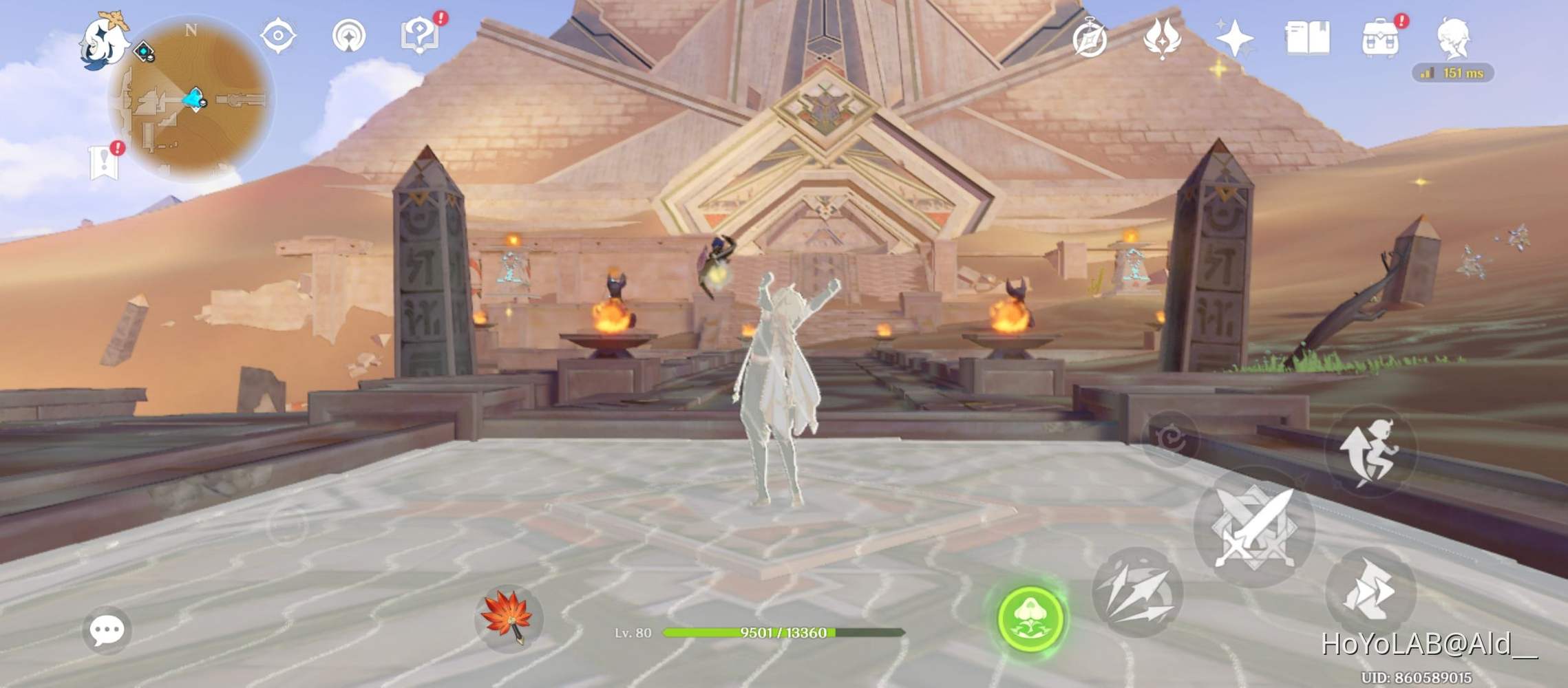Tap the N compass marker on minimap
This screenshot has height=688, width=1568.
pyautogui.click(x=191, y=30)
